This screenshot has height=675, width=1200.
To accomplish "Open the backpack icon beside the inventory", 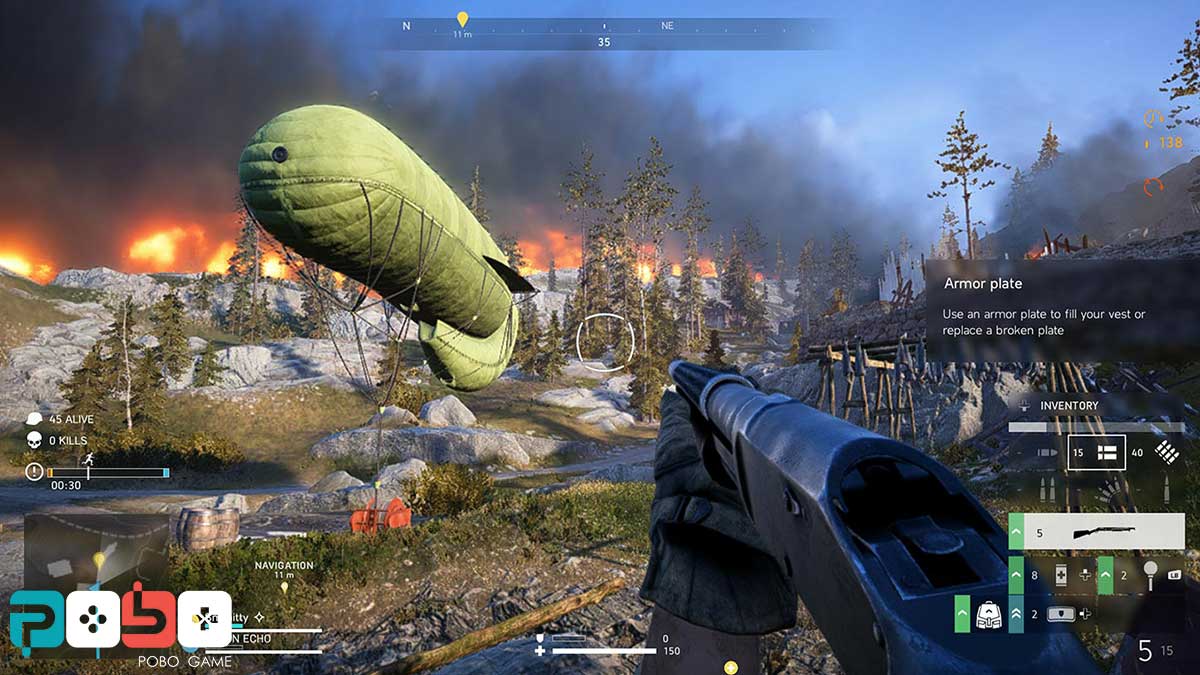I will click(x=986, y=613).
